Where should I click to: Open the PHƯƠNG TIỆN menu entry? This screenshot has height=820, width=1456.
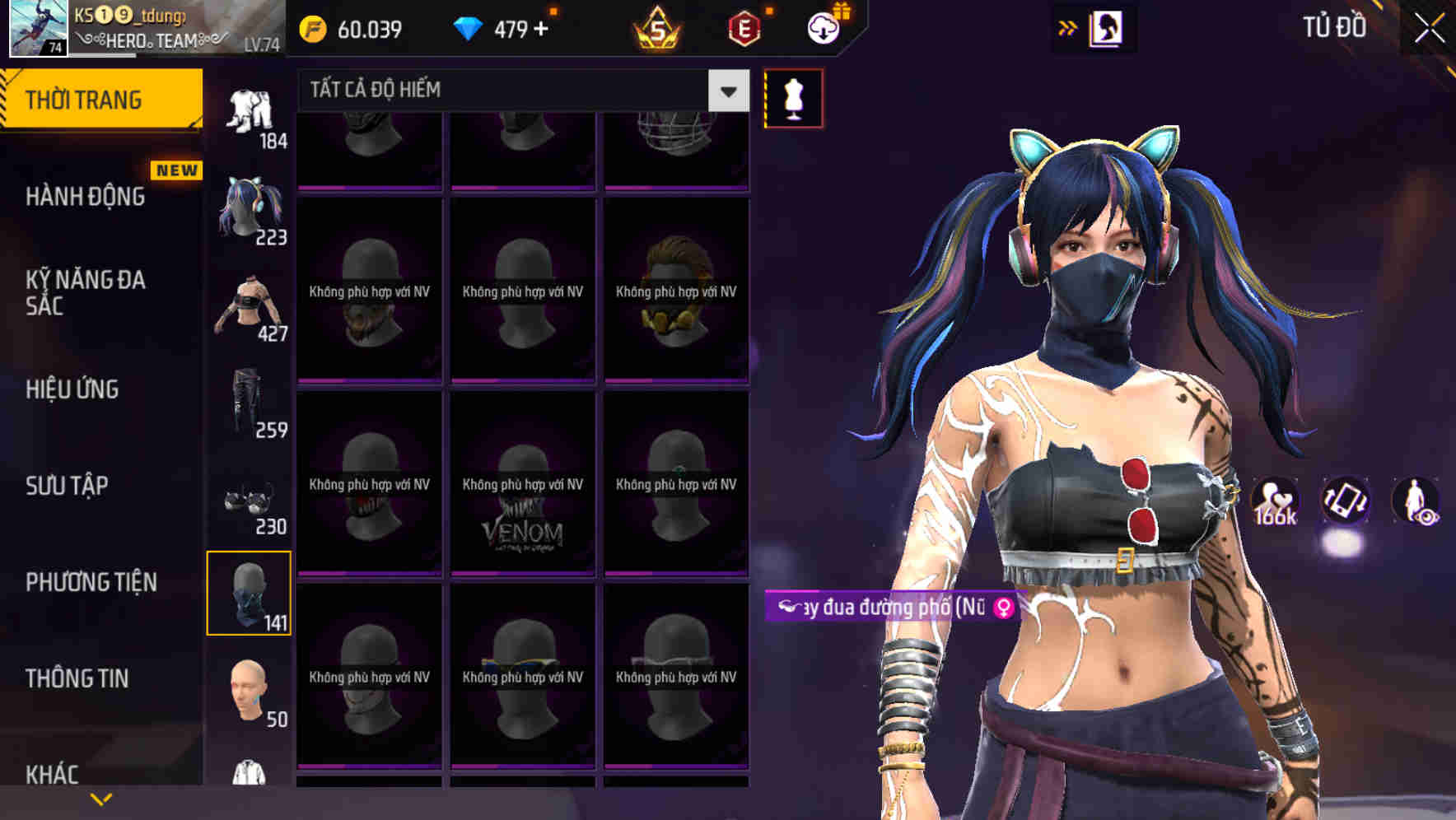pyautogui.click(x=91, y=581)
